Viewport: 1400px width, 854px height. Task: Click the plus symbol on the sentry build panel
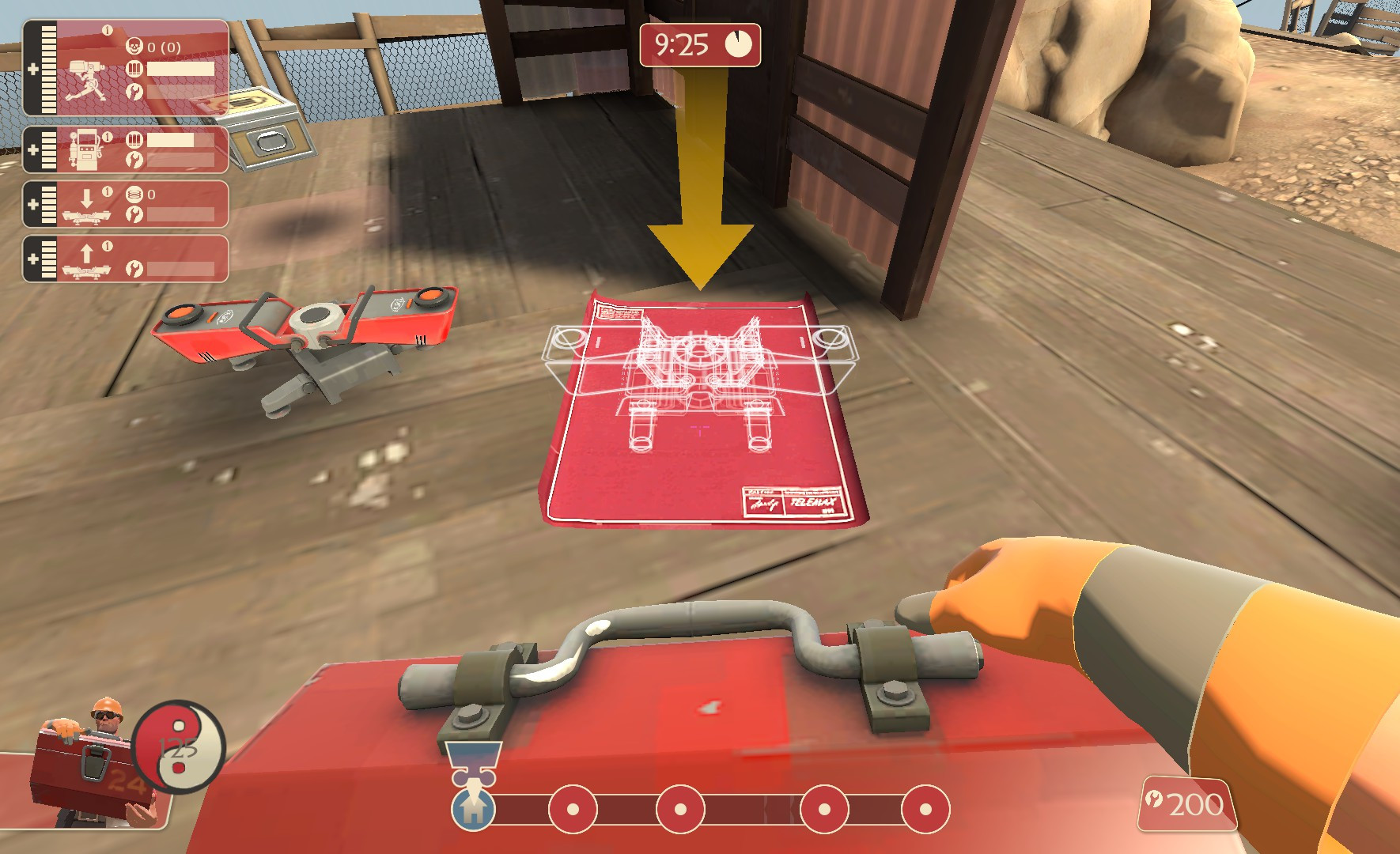33,70
